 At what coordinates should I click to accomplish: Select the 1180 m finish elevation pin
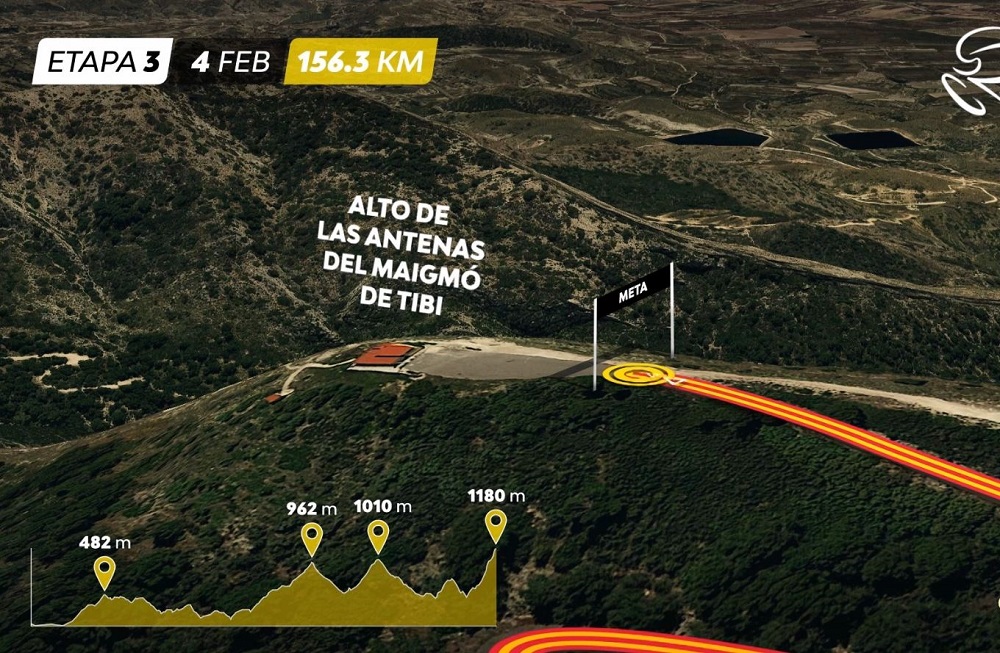tap(495, 524)
